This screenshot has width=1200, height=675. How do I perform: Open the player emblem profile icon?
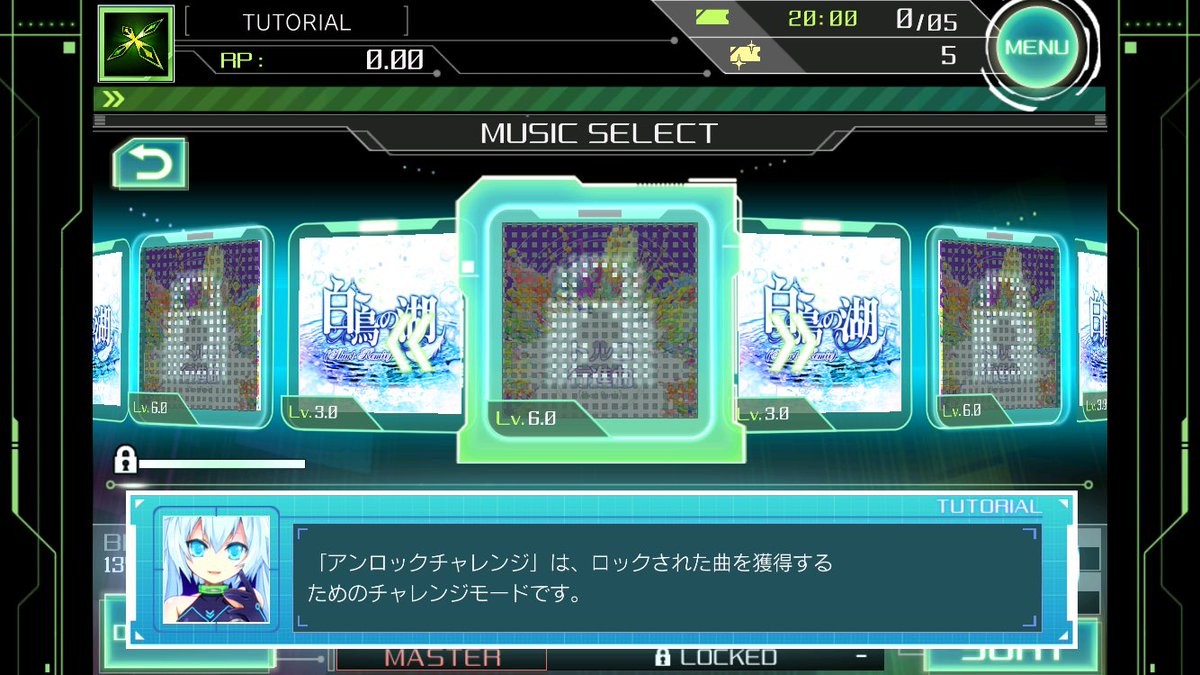(135, 44)
